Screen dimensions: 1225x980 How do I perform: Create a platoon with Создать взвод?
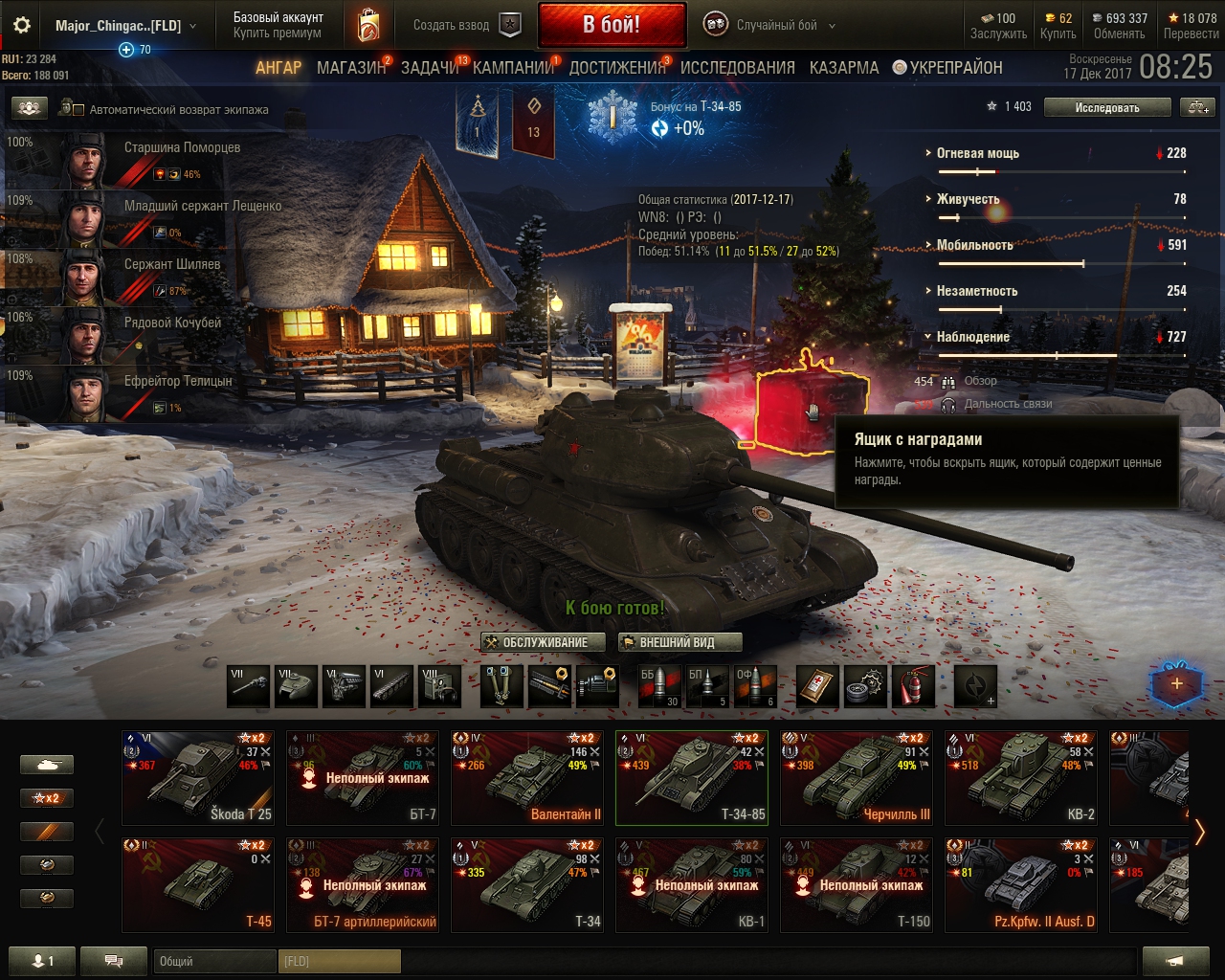pyautogui.click(x=466, y=26)
